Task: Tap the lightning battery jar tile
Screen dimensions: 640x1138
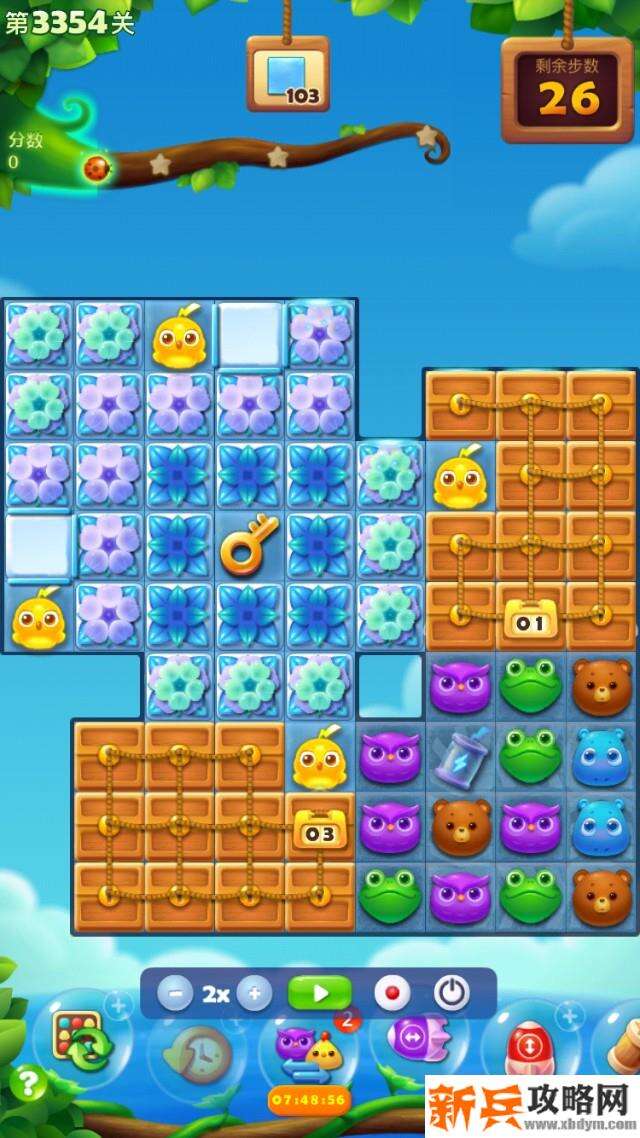Action: [461, 756]
